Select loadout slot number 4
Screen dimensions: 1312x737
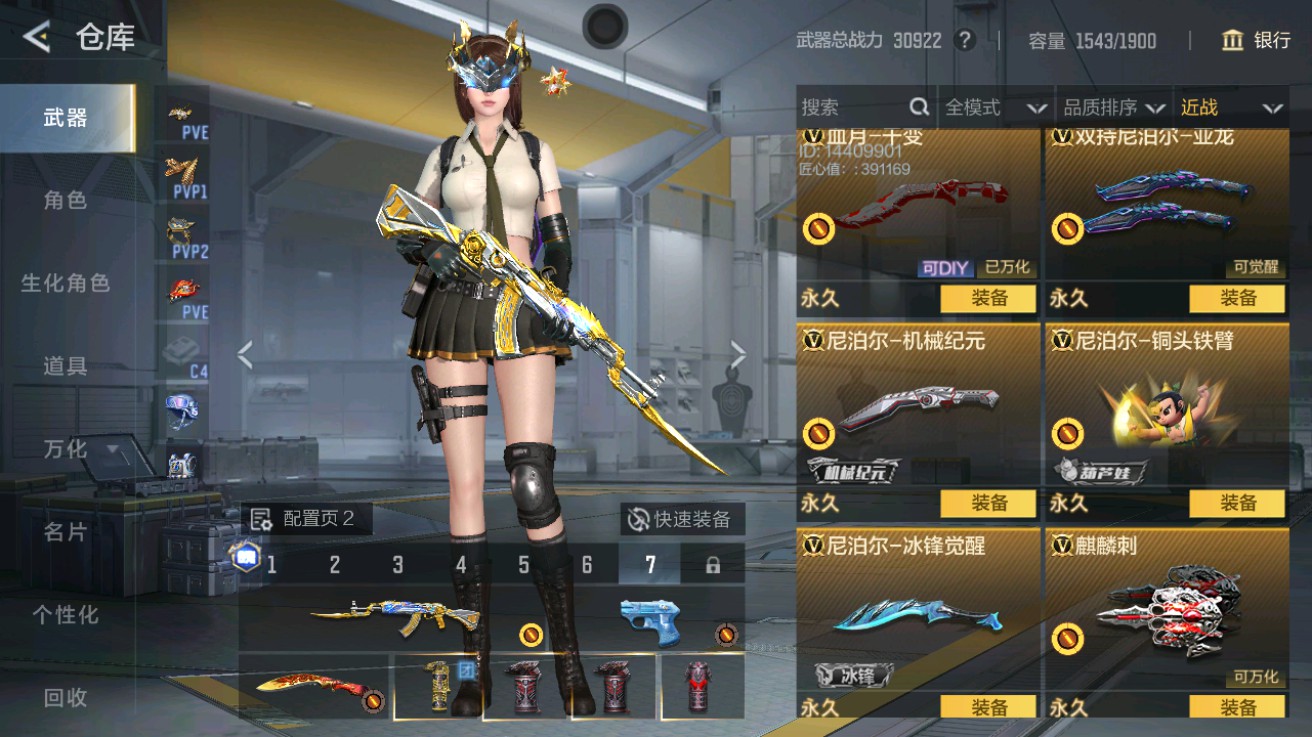click(462, 564)
